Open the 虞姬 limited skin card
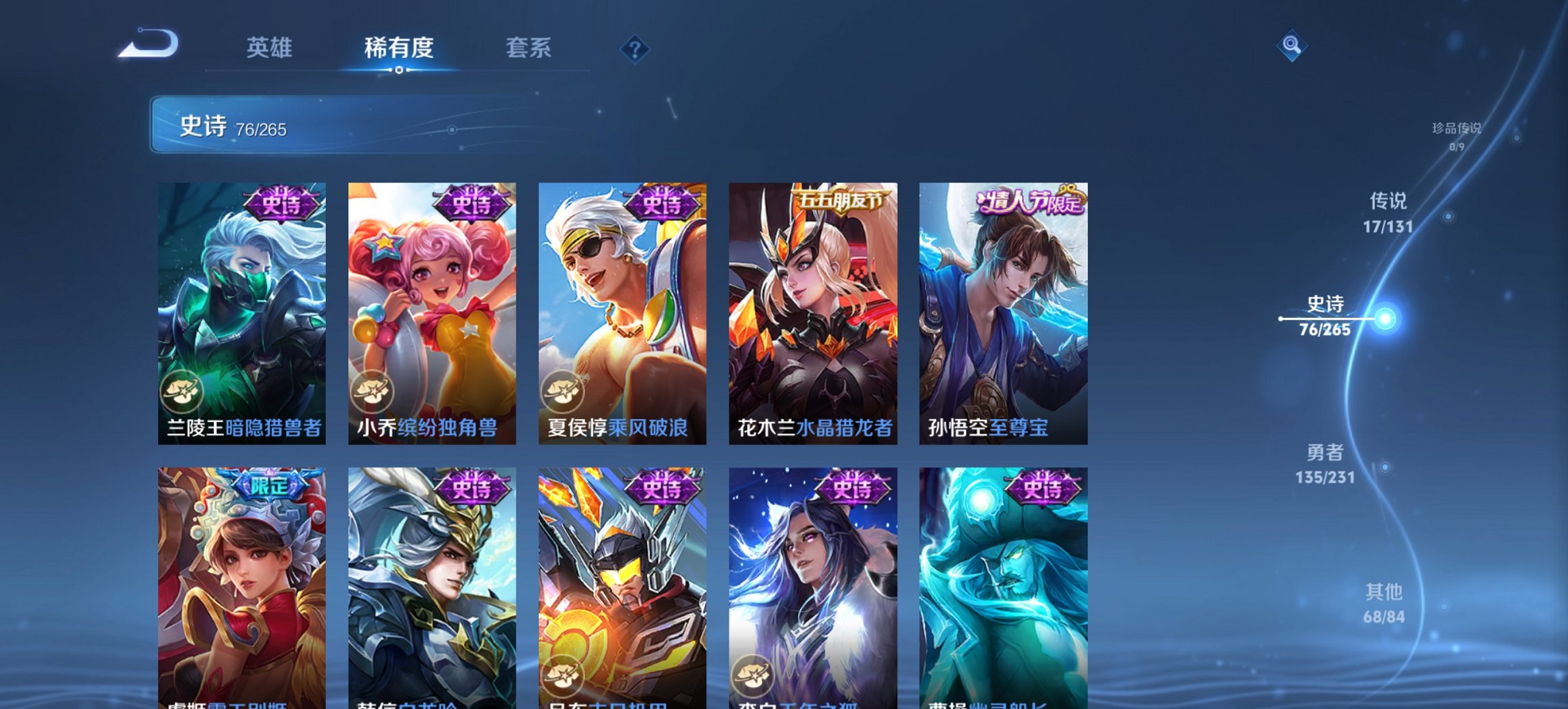Image resolution: width=1568 pixels, height=709 pixels. click(x=239, y=588)
